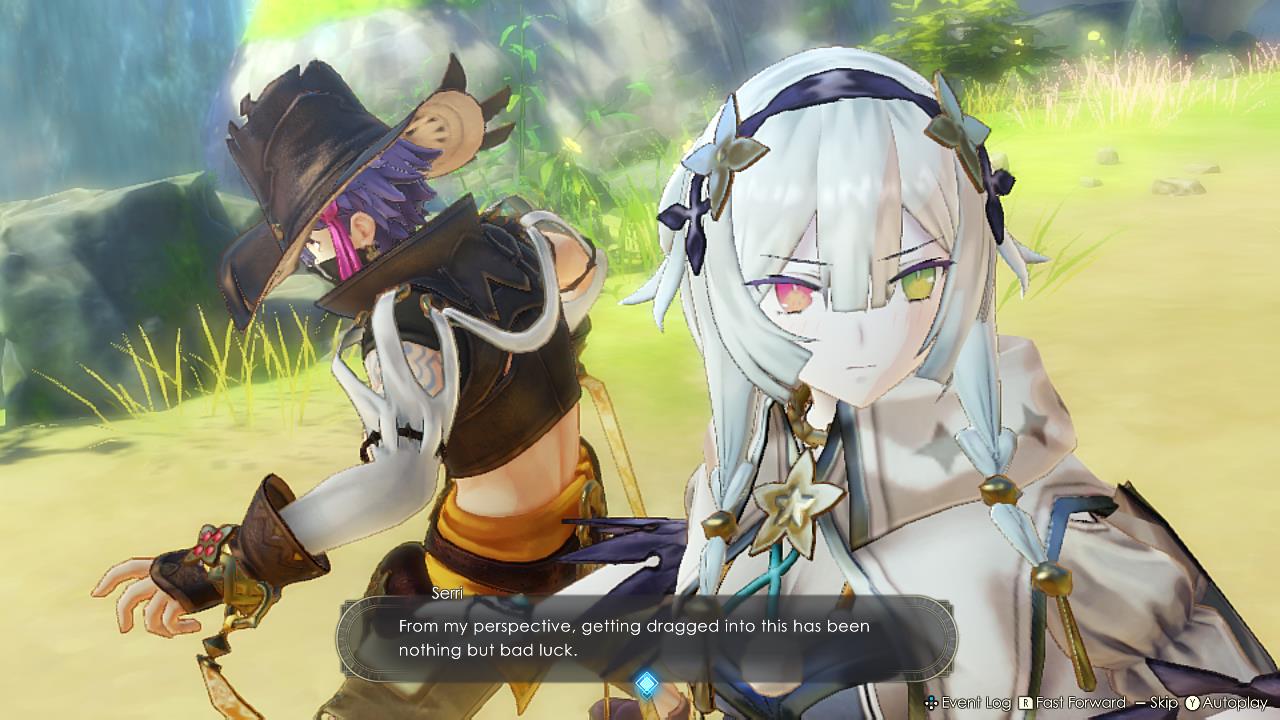Click the D-pad Event Log icon
Viewport: 1280px width, 720px height.
tap(932, 701)
